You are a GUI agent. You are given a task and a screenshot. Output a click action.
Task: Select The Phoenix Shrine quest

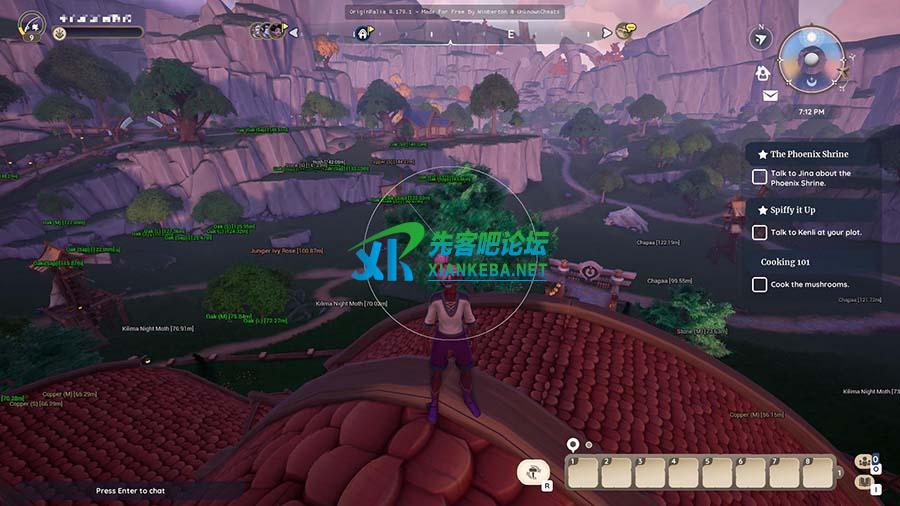pyautogui.click(x=808, y=155)
